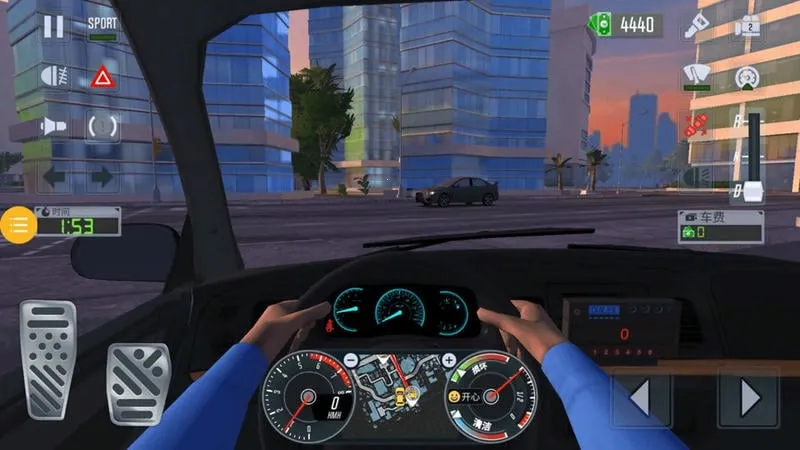Sound the car horn
The width and height of the screenshot is (800, 450).
coord(52,127)
